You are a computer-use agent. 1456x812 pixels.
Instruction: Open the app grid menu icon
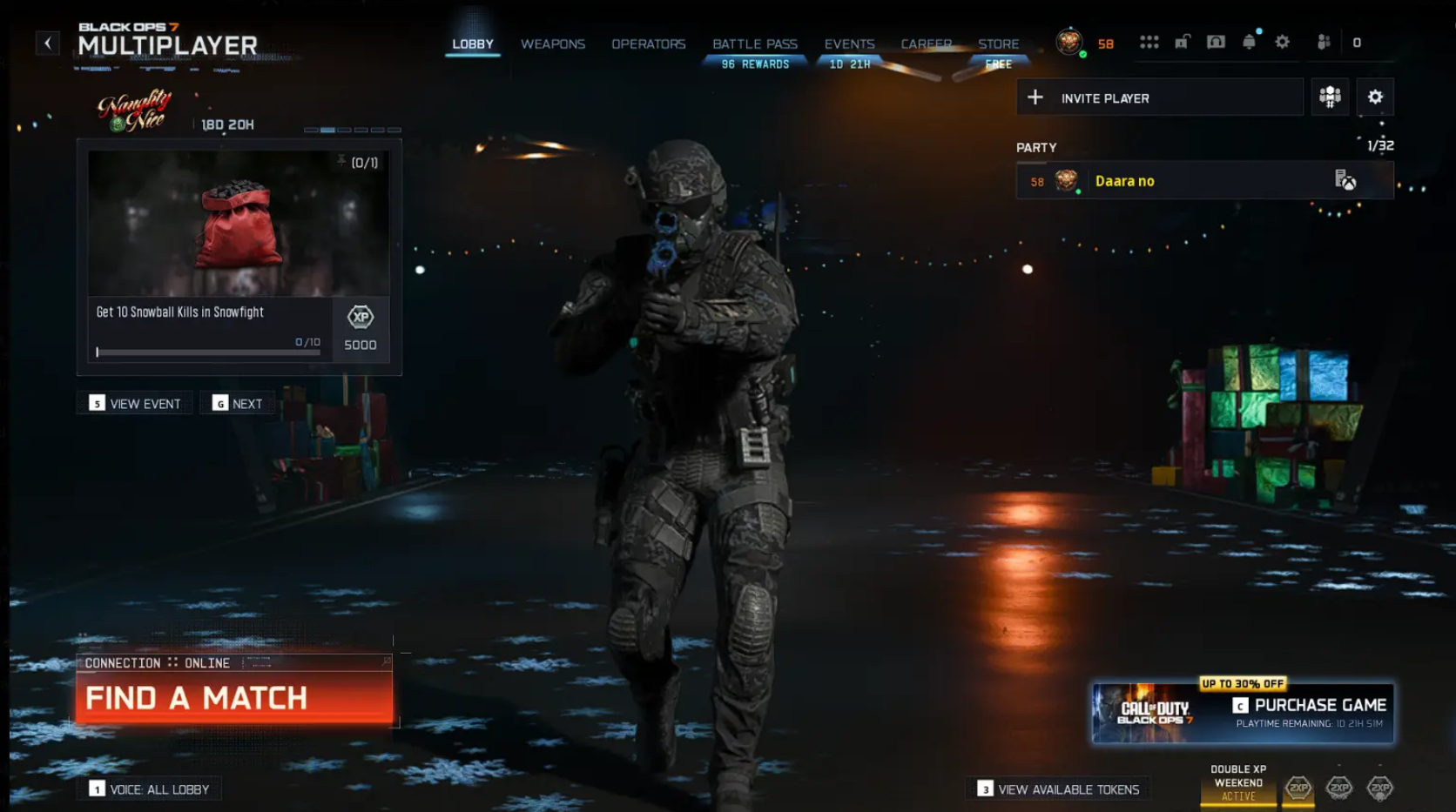click(1149, 41)
